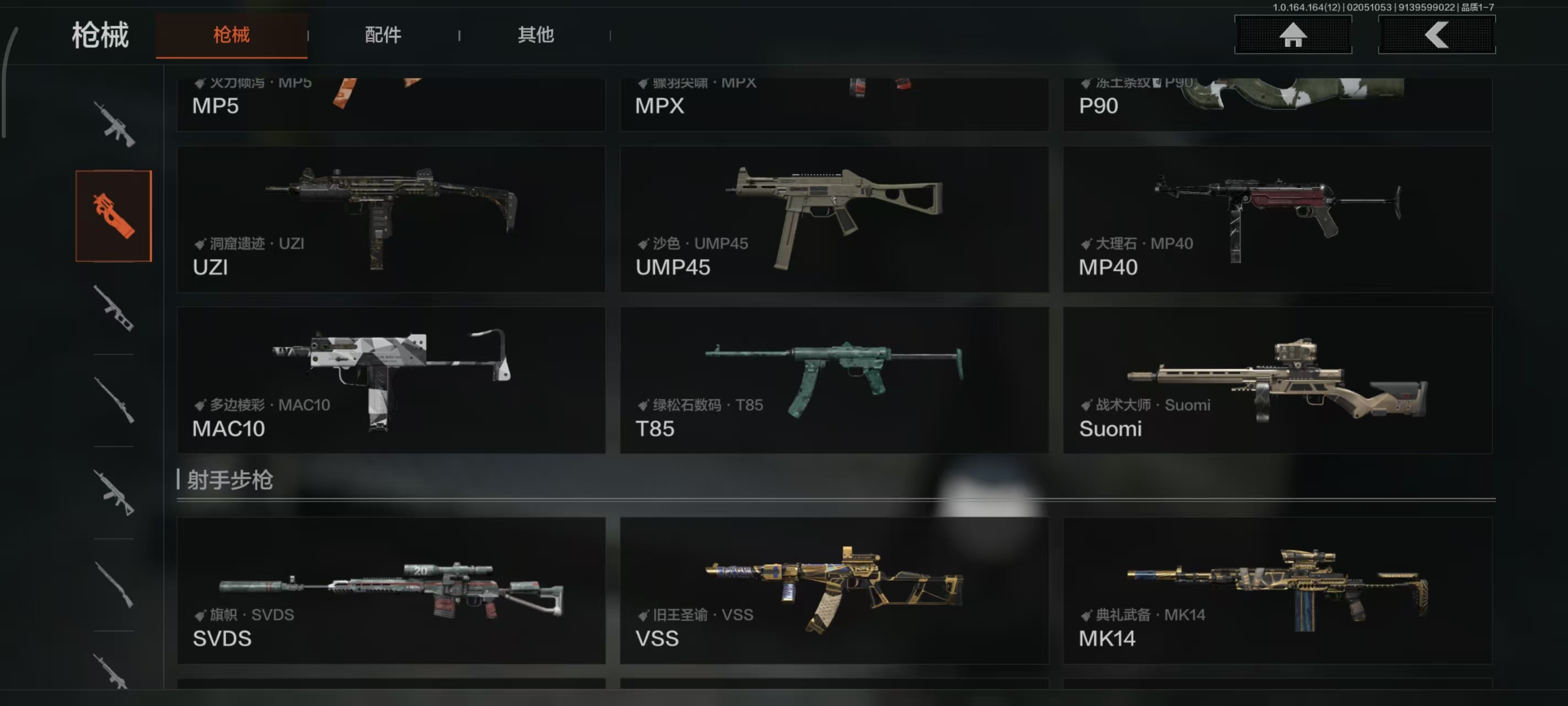Switch to the 枪械 tab

(232, 35)
